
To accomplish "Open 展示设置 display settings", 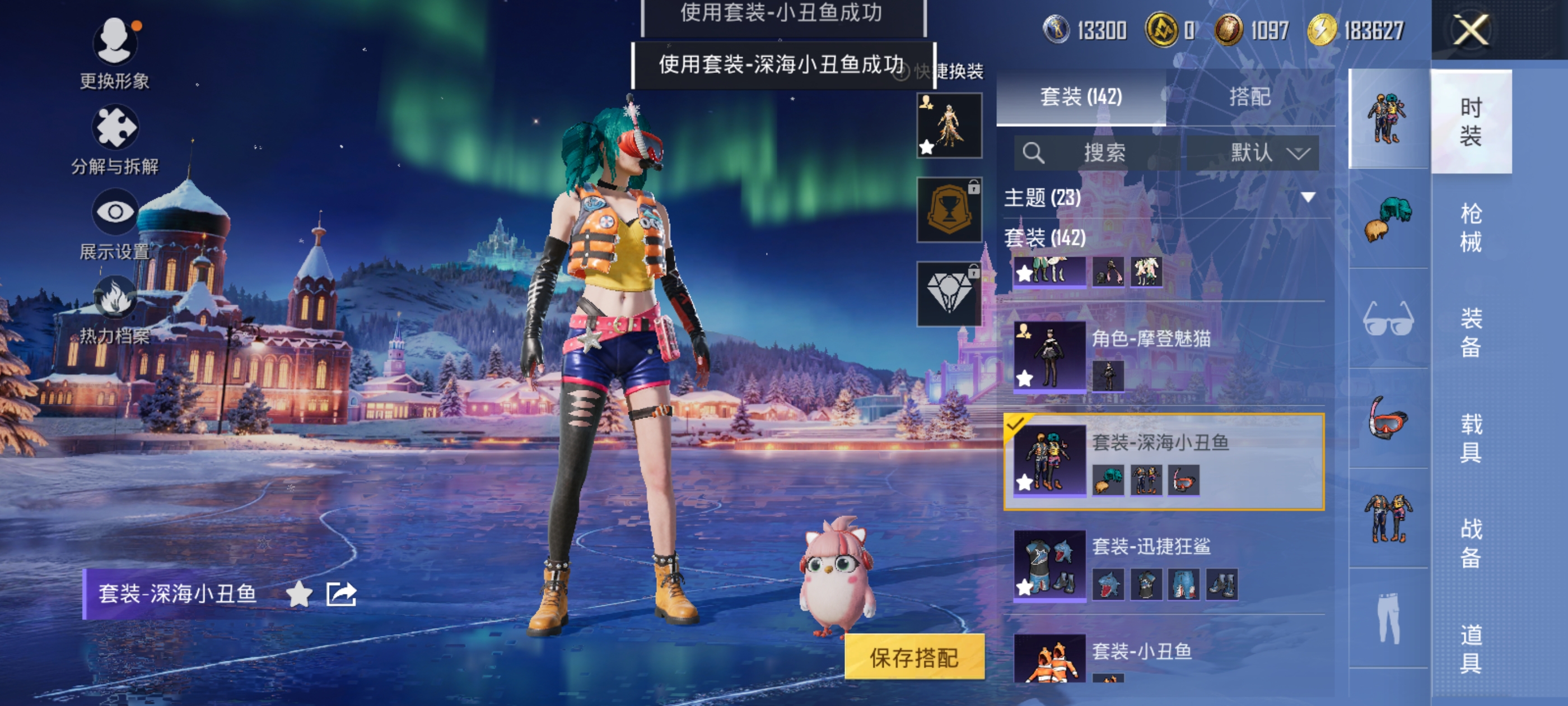I will [114, 212].
